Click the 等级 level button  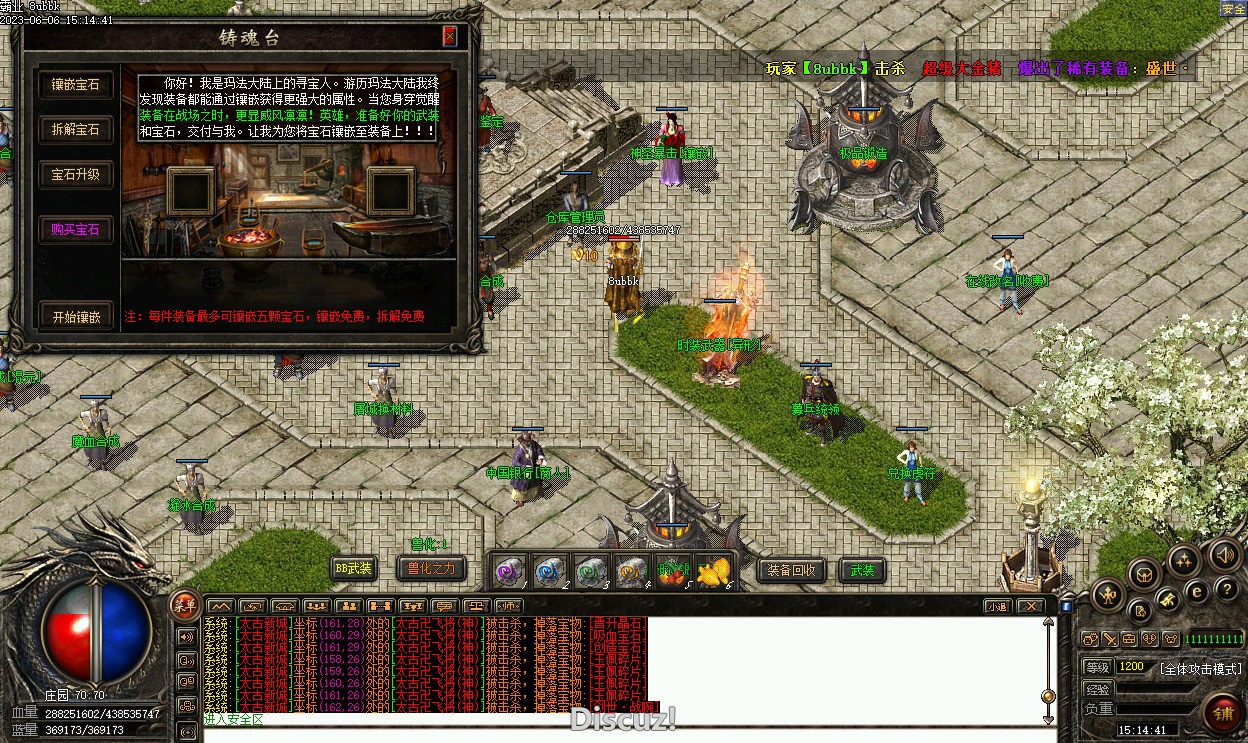(x=1098, y=667)
